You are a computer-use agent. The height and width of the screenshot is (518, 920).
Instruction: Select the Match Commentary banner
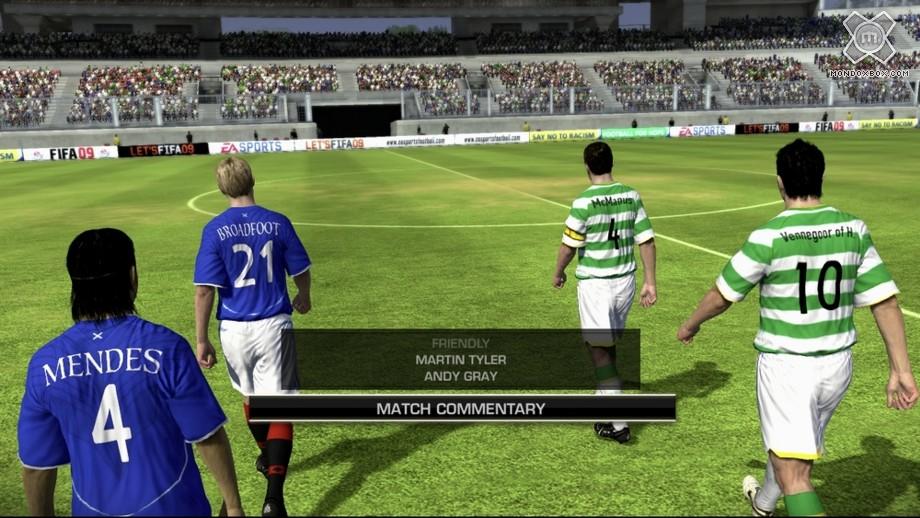click(461, 408)
